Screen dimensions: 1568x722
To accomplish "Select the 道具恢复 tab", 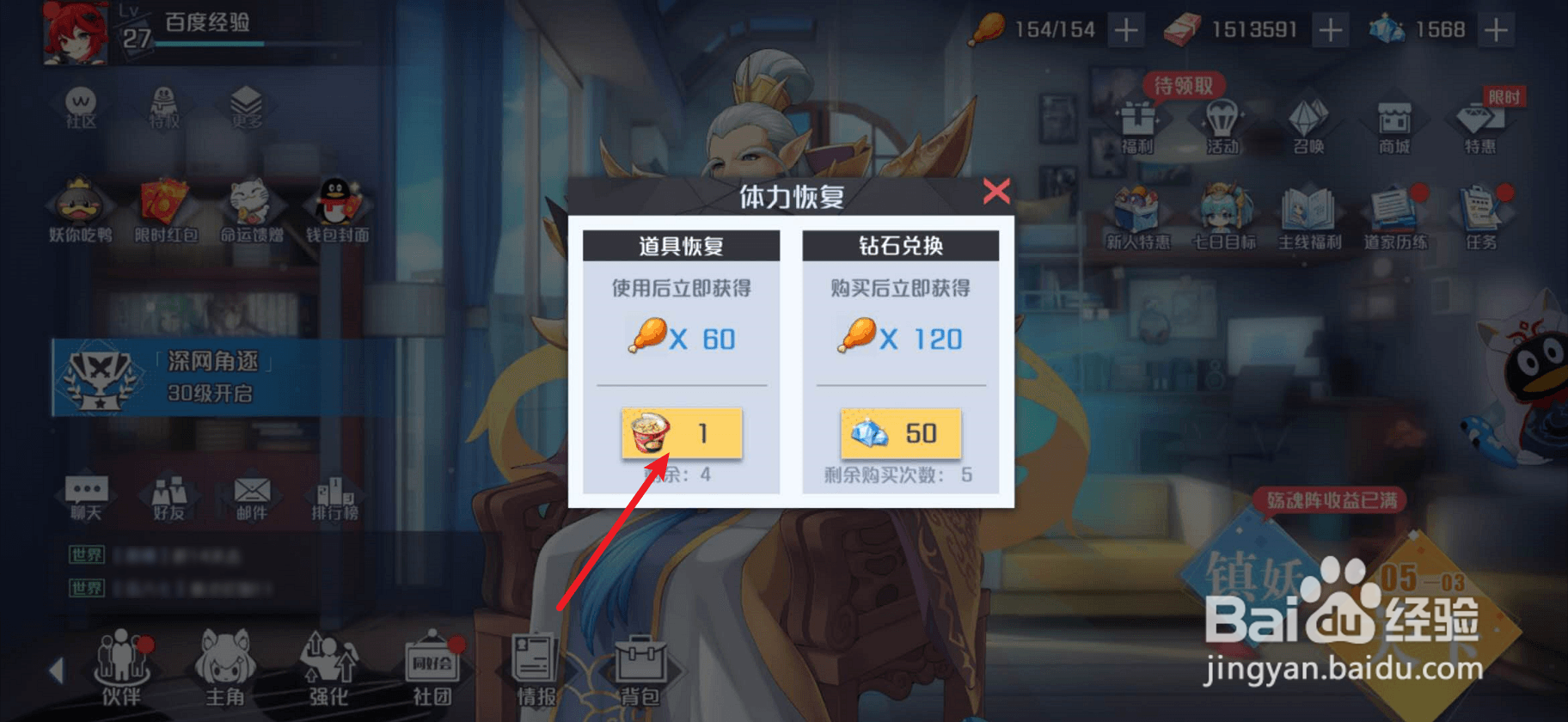I will (x=682, y=245).
